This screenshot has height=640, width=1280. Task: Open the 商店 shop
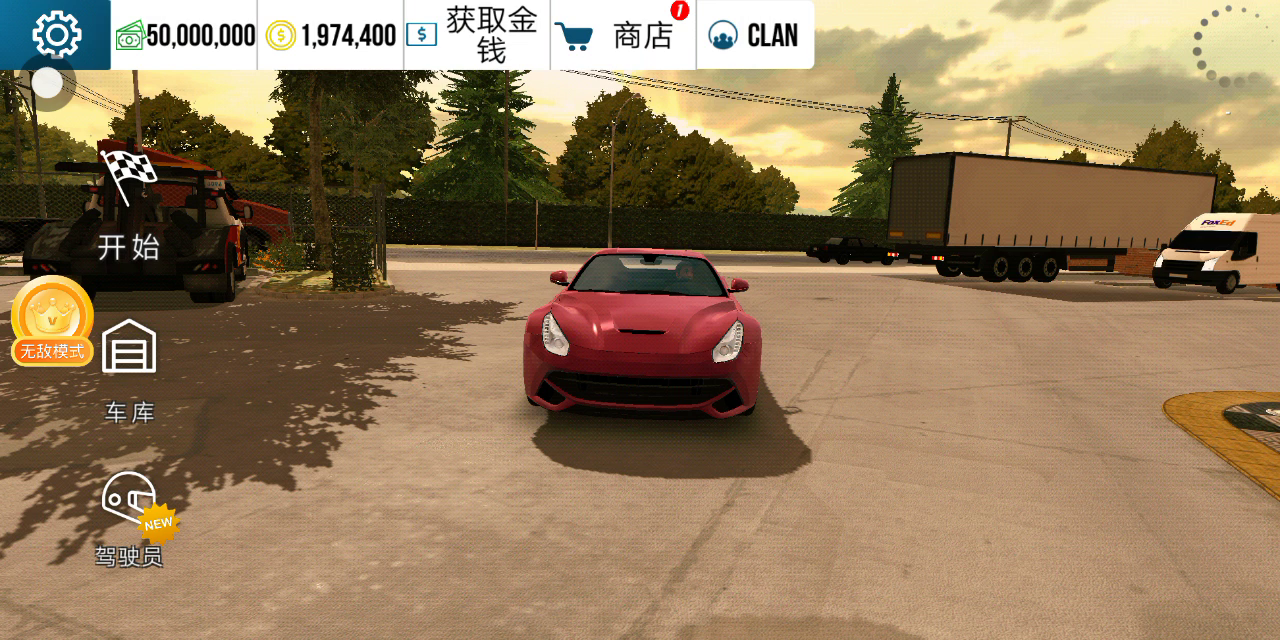pyautogui.click(x=623, y=36)
